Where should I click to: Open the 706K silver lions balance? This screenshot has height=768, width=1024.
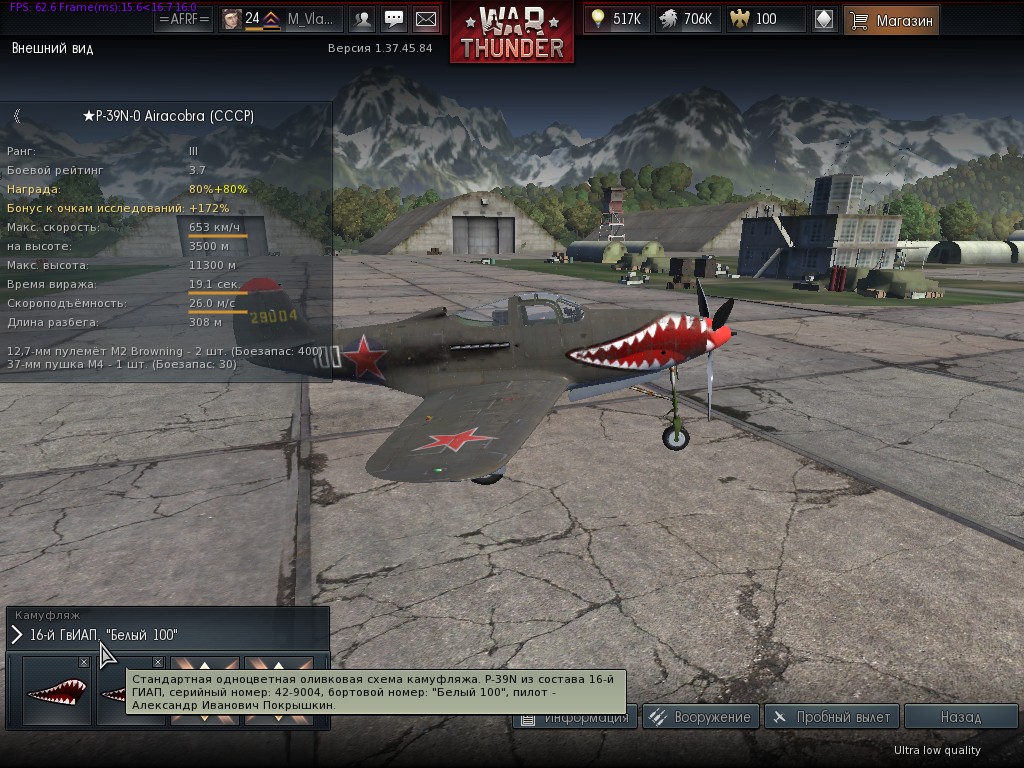click(x=685, y=19)
